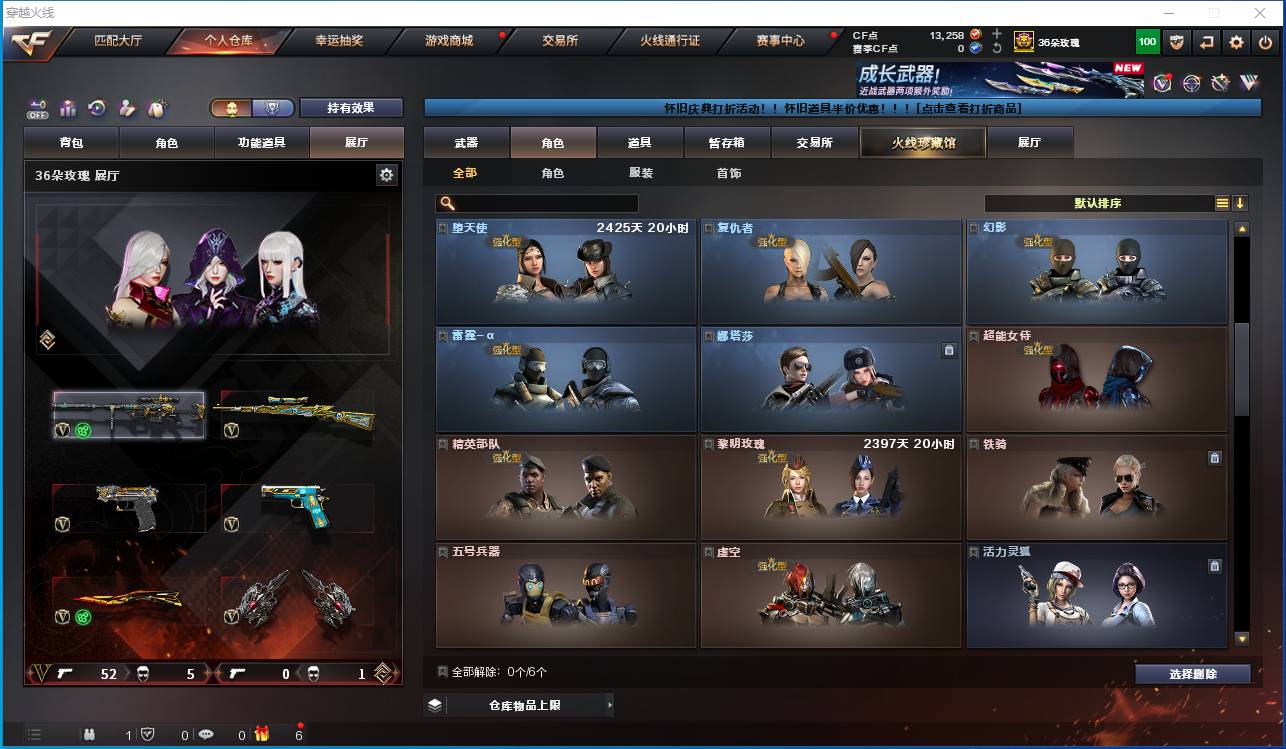Screen dimensions: 1286x749
Task: Open the settings gear in the top-right
Action: point(1237,42)
